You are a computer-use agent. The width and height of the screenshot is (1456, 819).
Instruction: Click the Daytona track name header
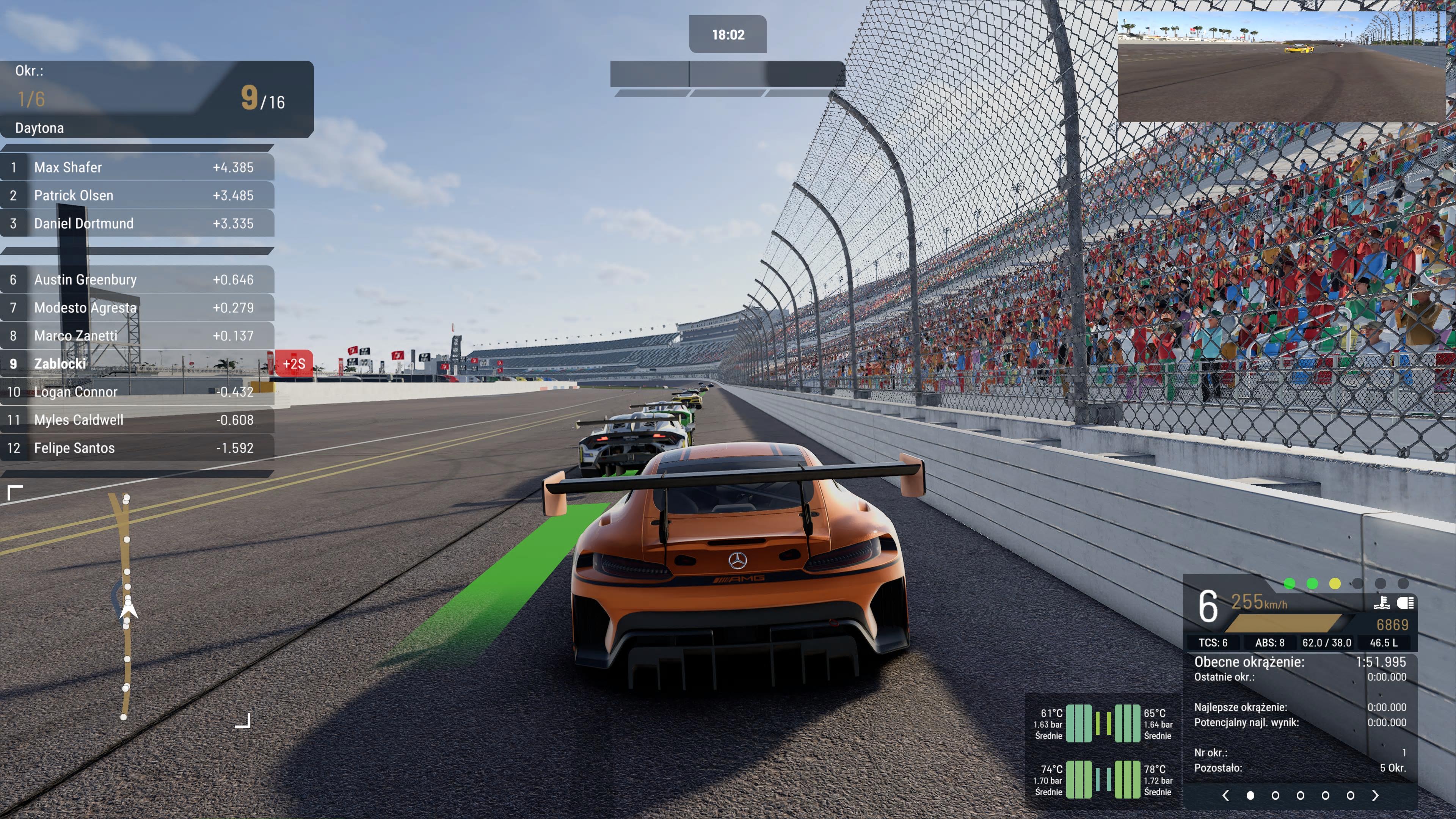pos(39,128)
